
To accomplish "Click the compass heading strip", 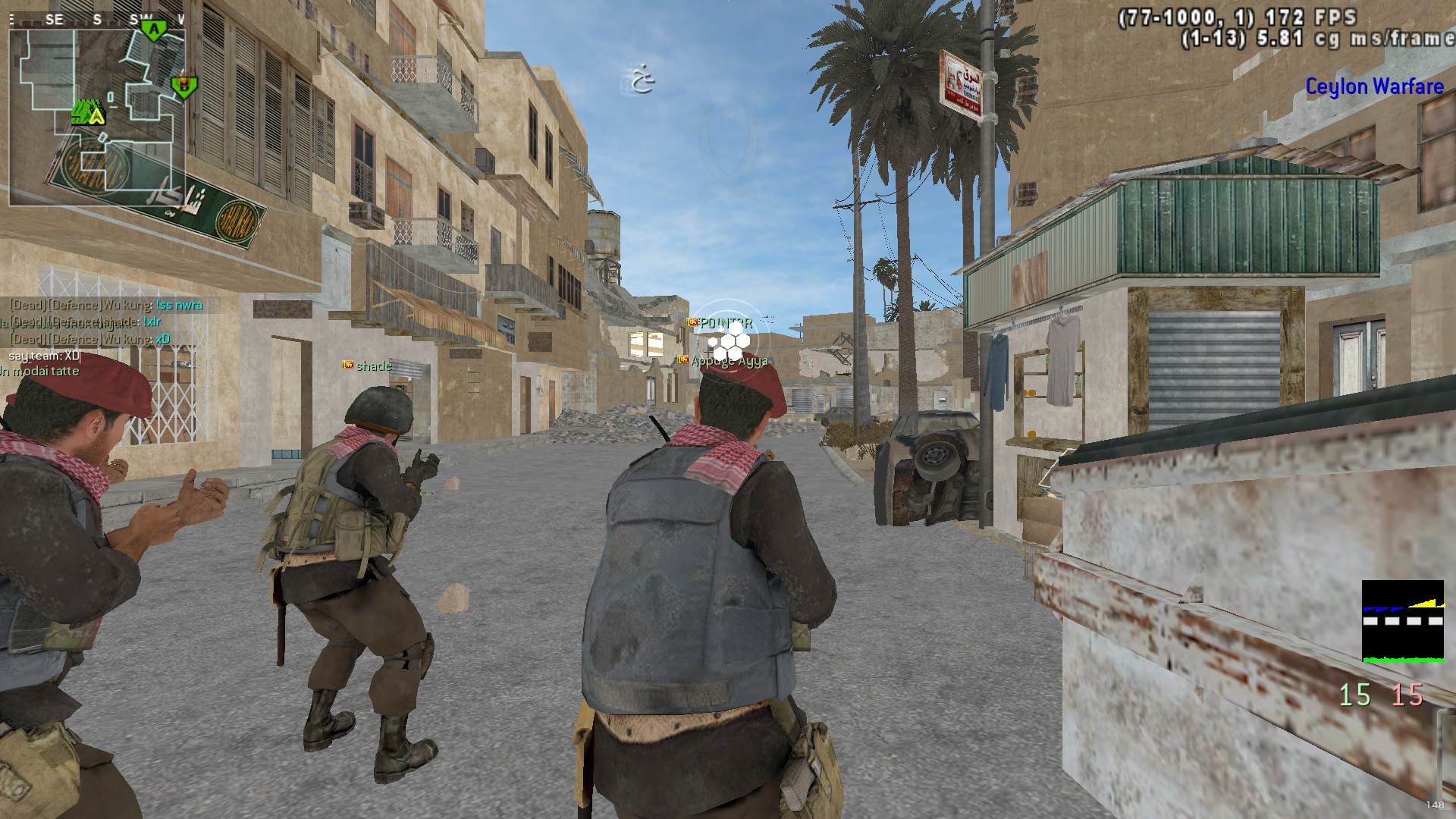I will 97,20.
